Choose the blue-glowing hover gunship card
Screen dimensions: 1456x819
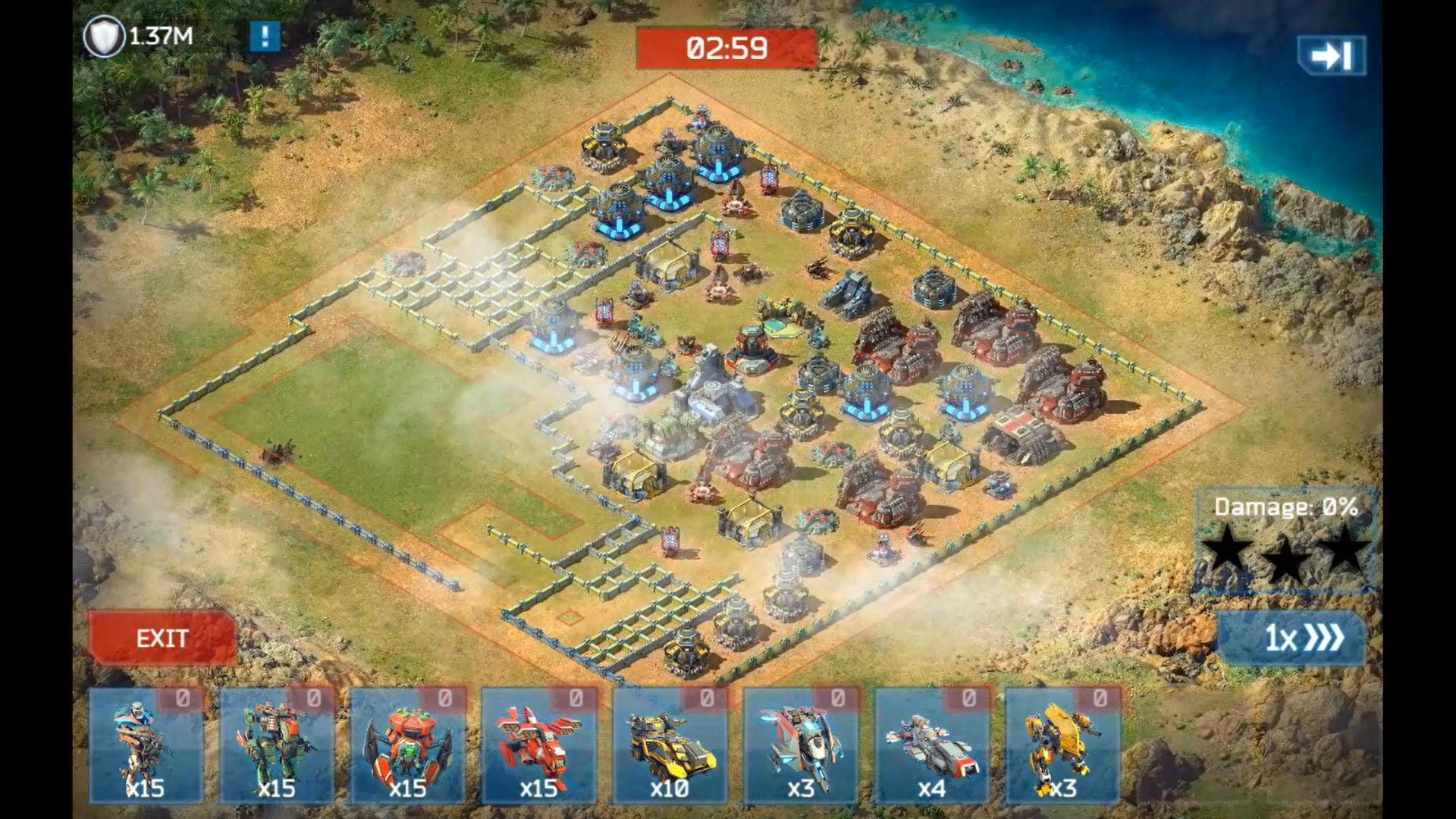[801, 746]
